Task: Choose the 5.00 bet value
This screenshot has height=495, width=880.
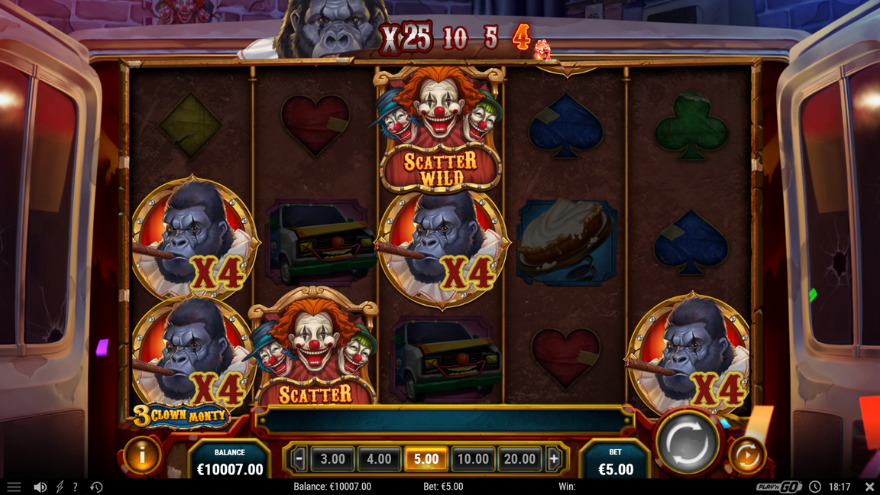Action: pyautogui.click(x=426, y=459)
